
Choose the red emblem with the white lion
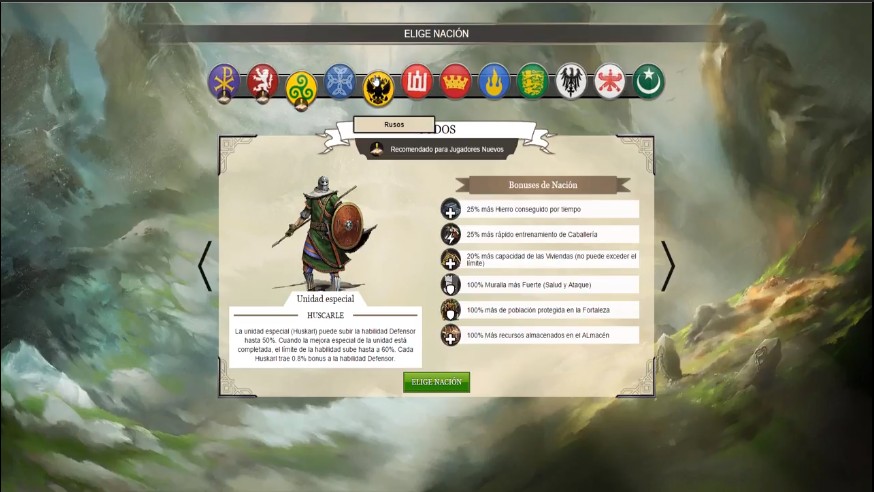click(263, 81)
